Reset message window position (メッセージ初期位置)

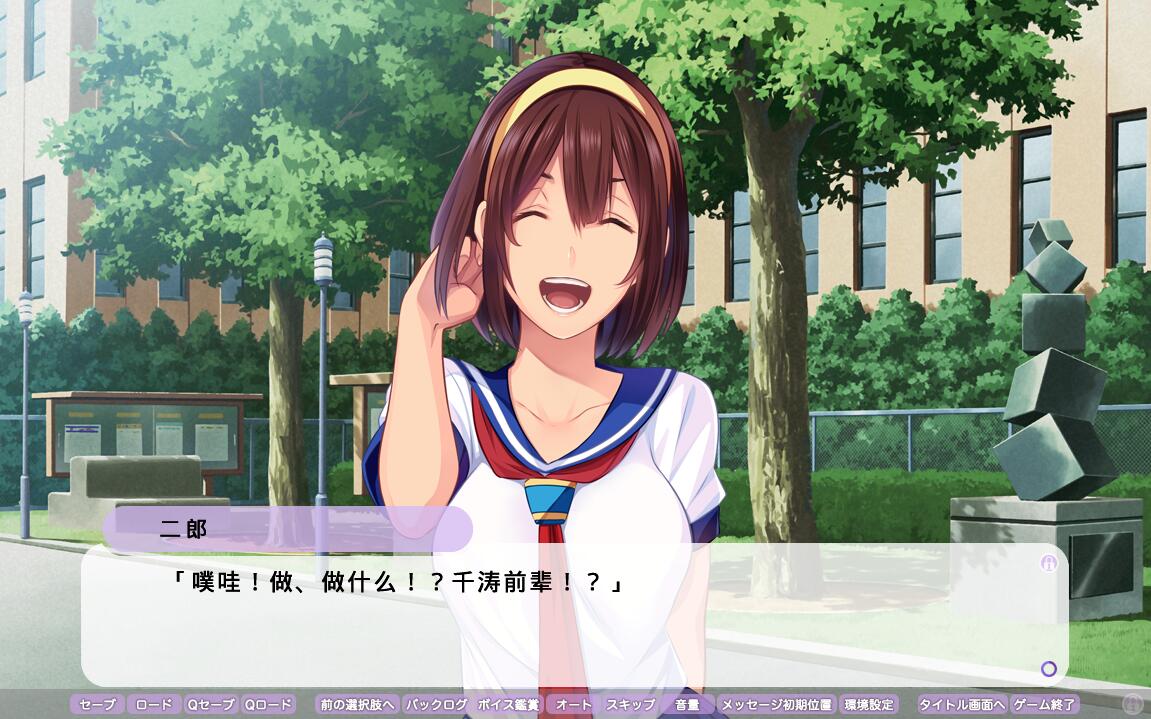pos(776,704)
